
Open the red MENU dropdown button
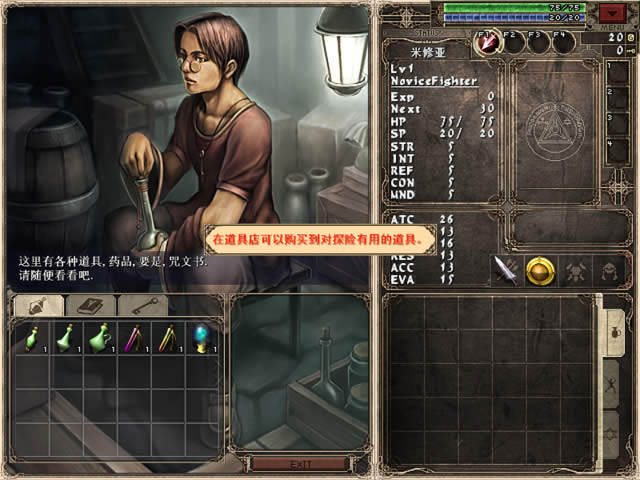coord(612,13)
